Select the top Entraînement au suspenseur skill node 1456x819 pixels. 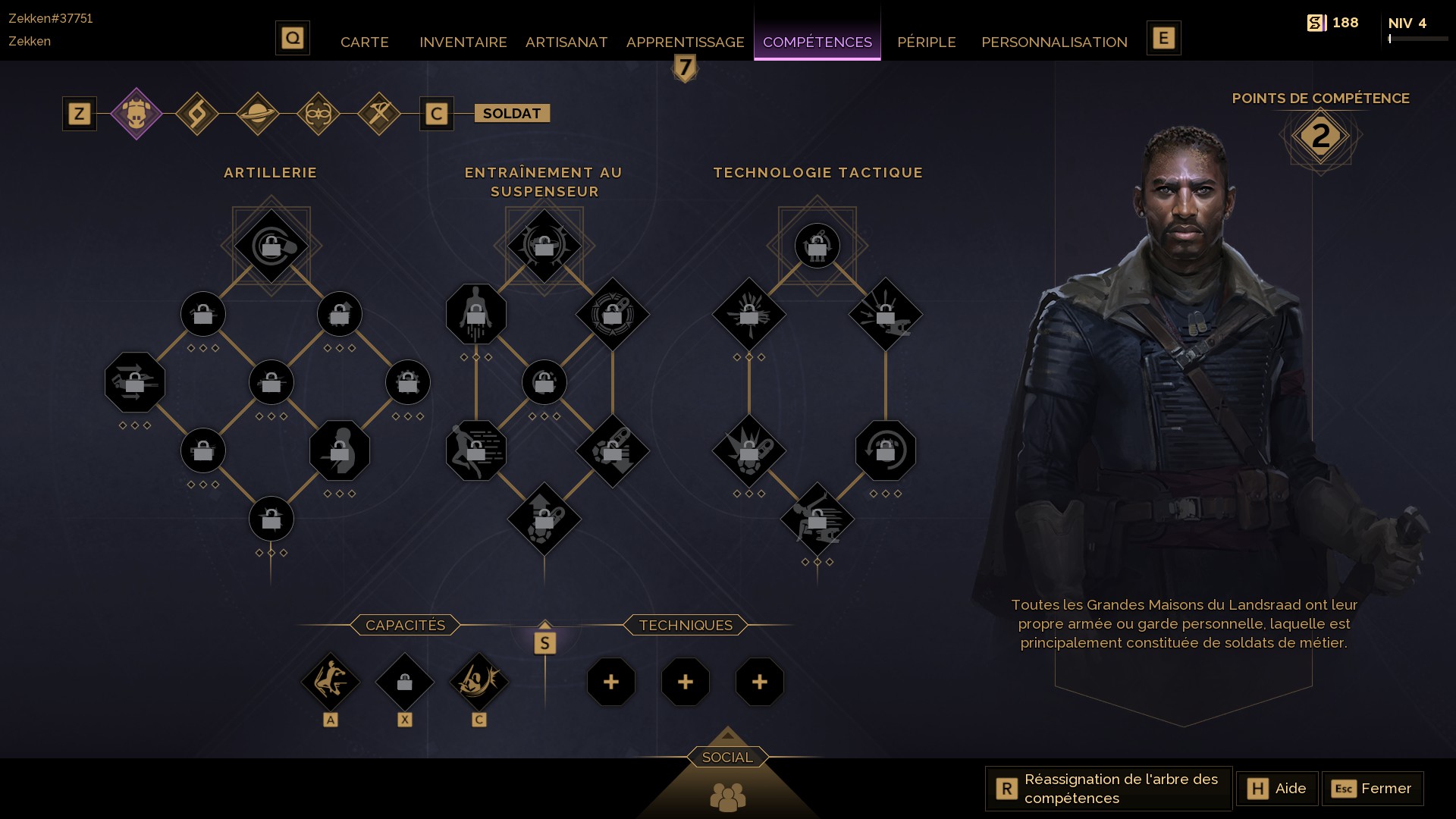click(544, 245)
